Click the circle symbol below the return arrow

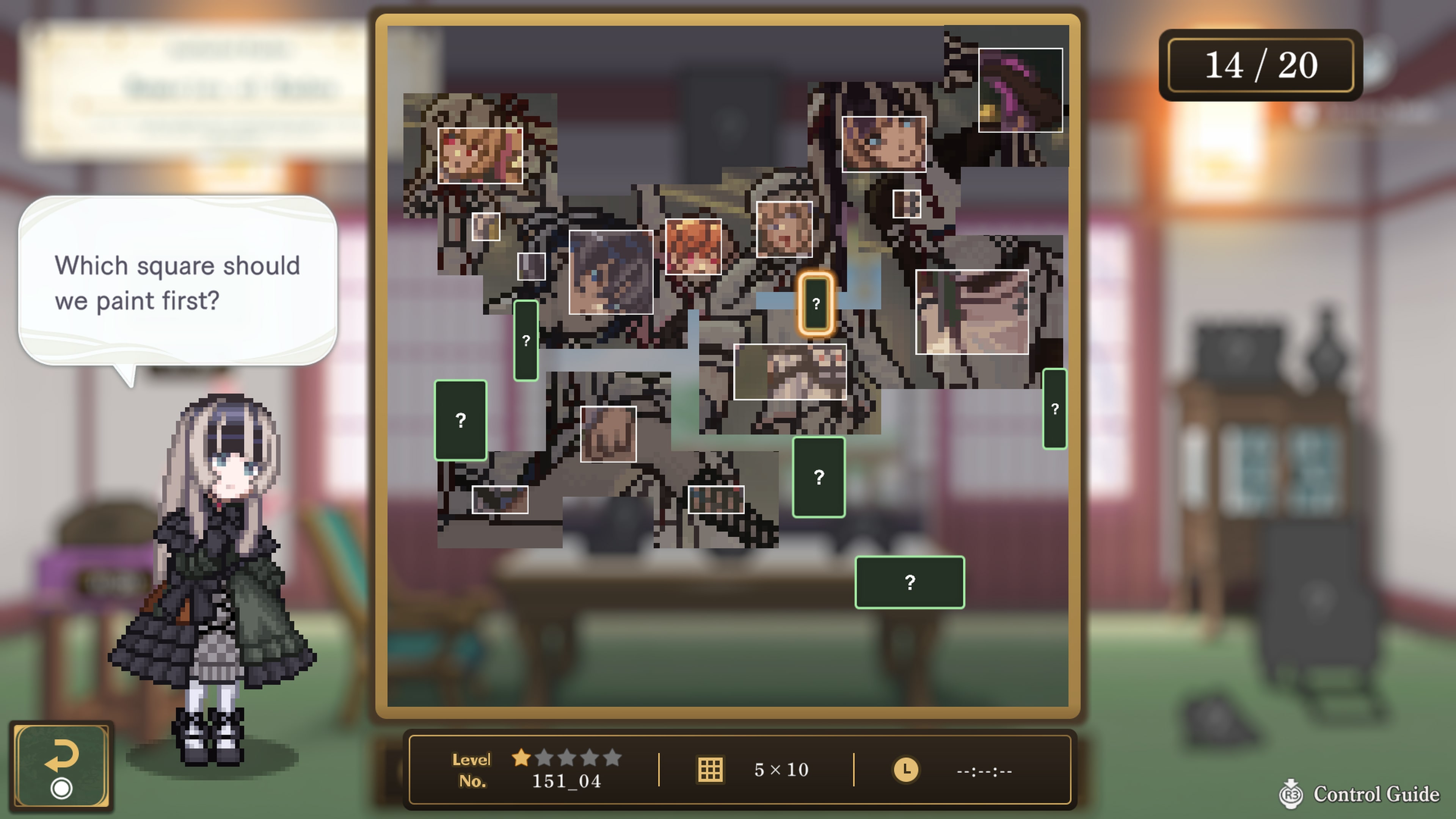[x=62, y=787]
